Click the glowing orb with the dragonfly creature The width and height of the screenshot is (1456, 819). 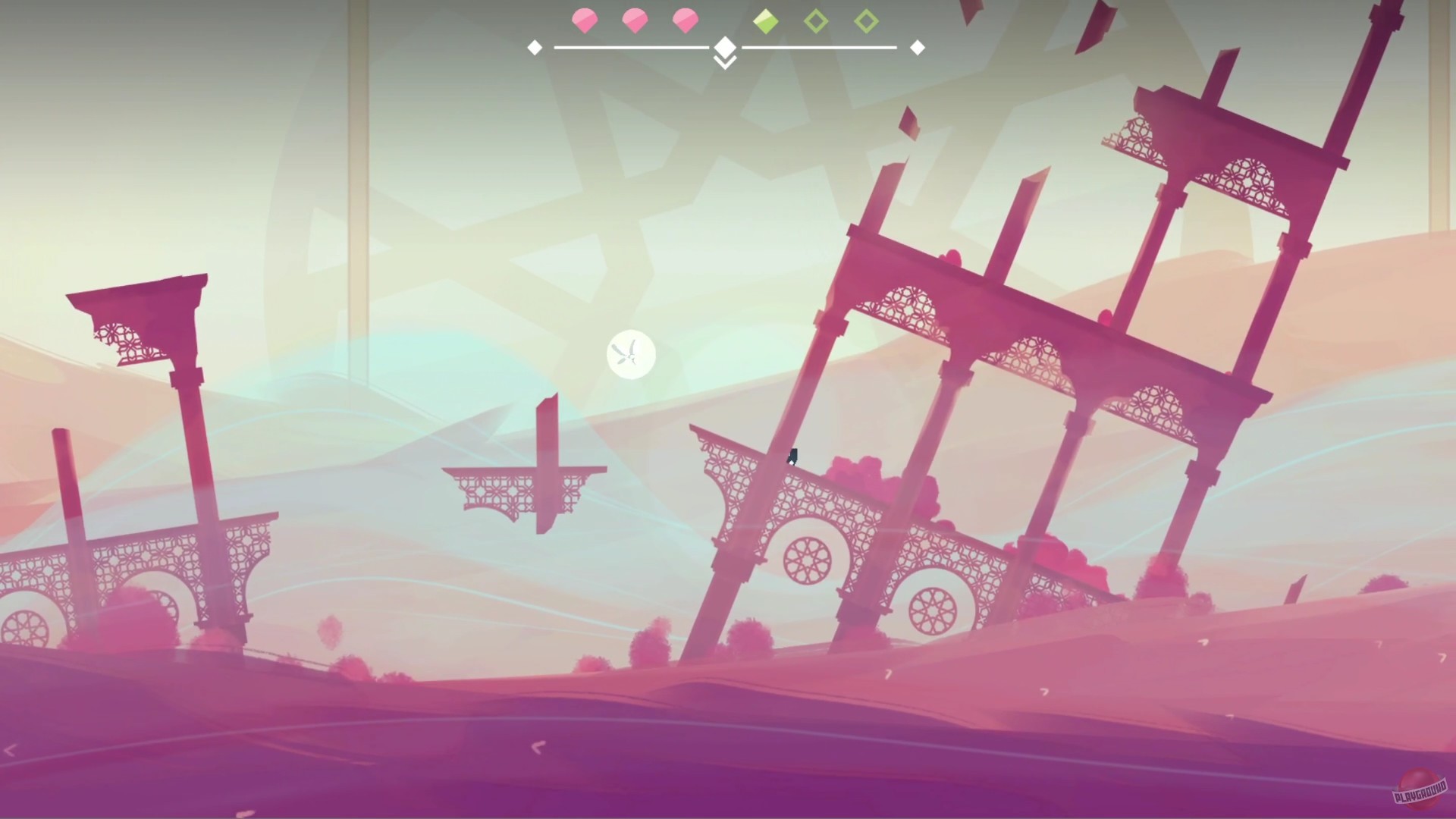[631, 356]
